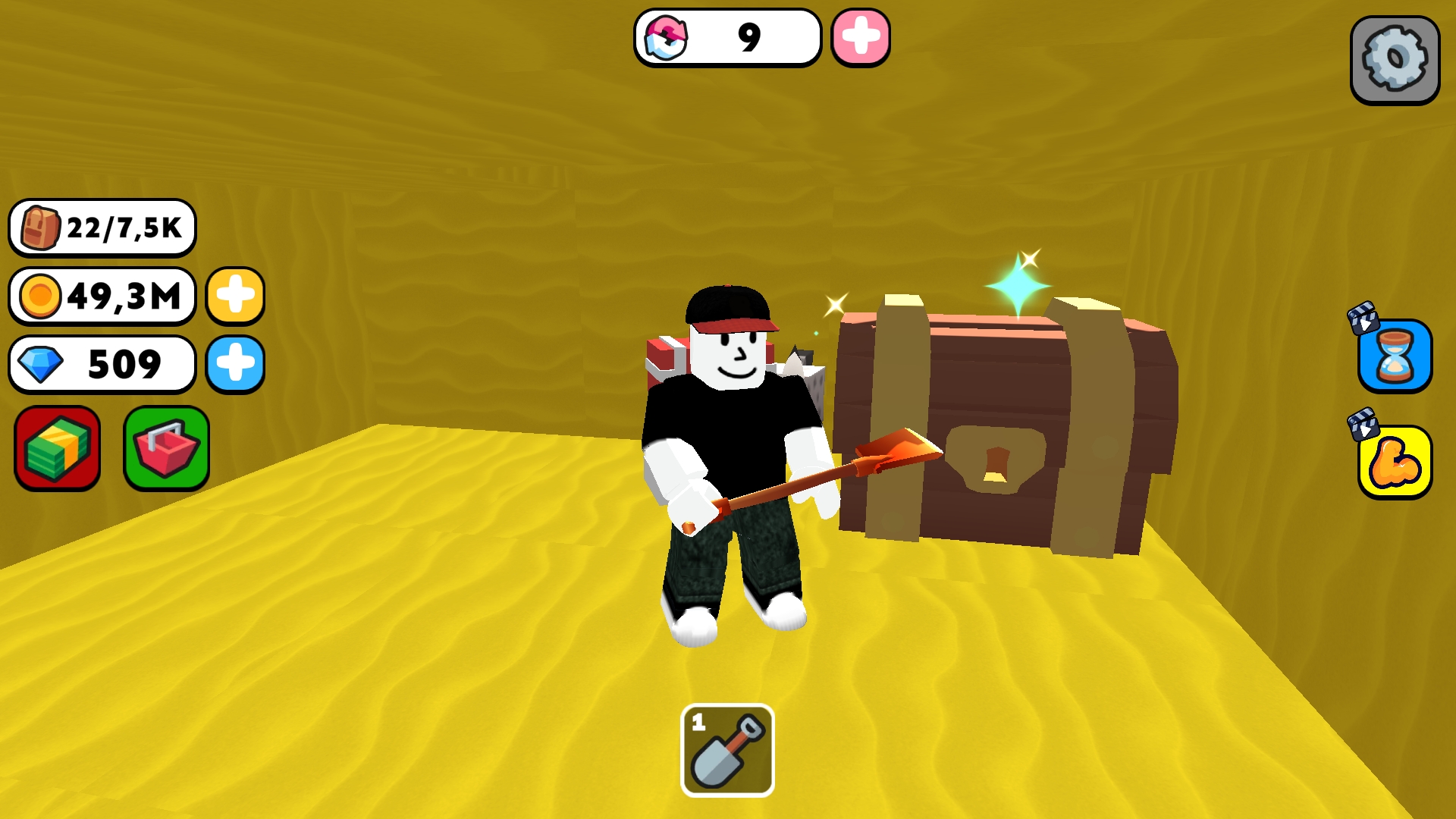Activate the hourglass time boost
This screenshot has height=819, width=1456.
click(x=1398, y=362)
